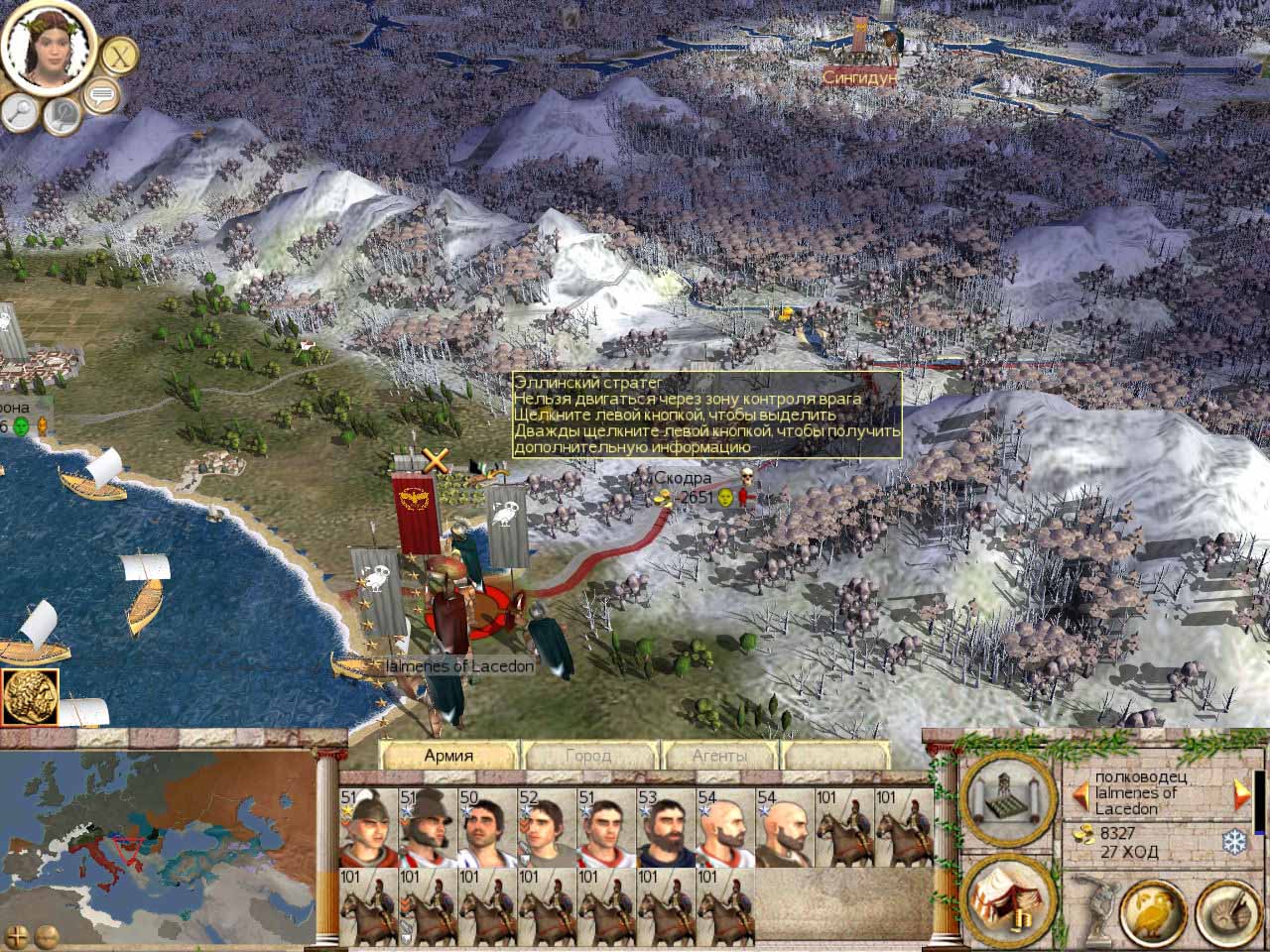Open the gold coin faction event icon

(30, 697)
